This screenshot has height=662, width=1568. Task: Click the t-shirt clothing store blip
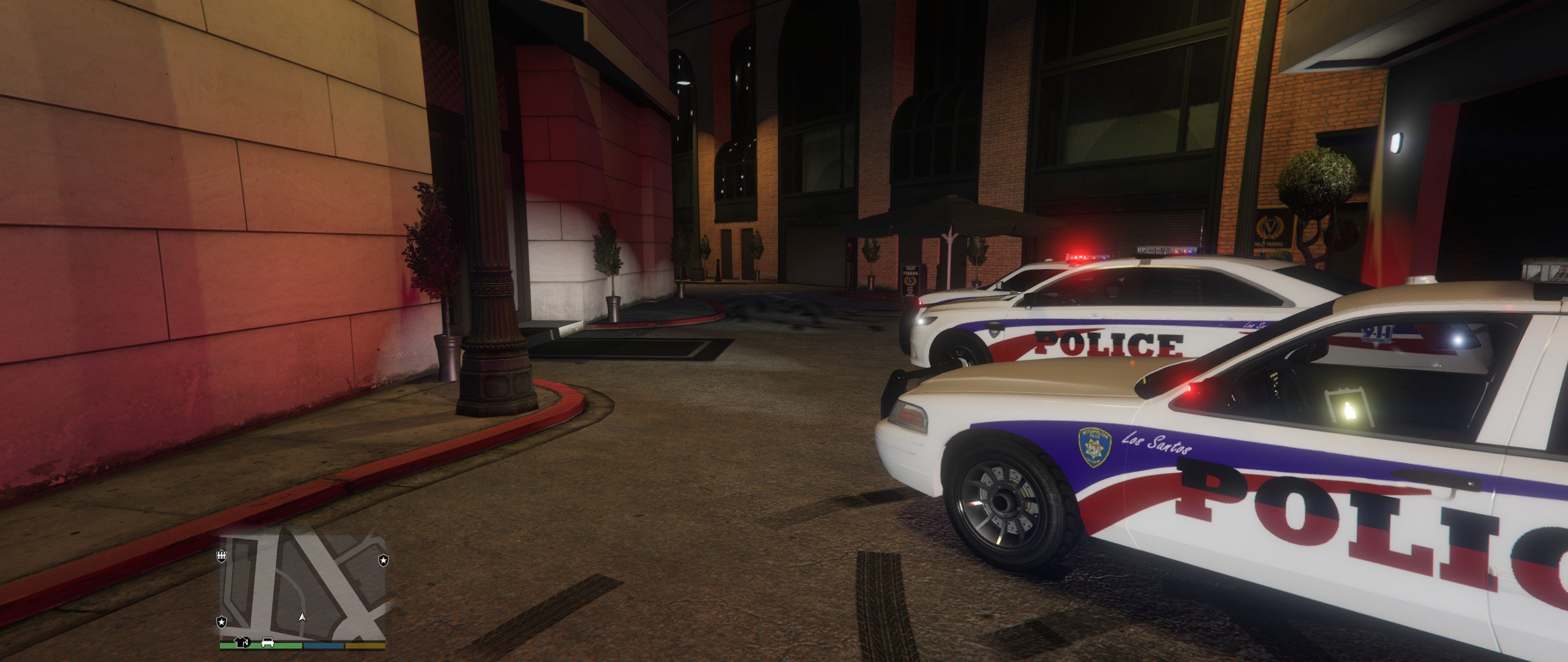tap(241, 642)
